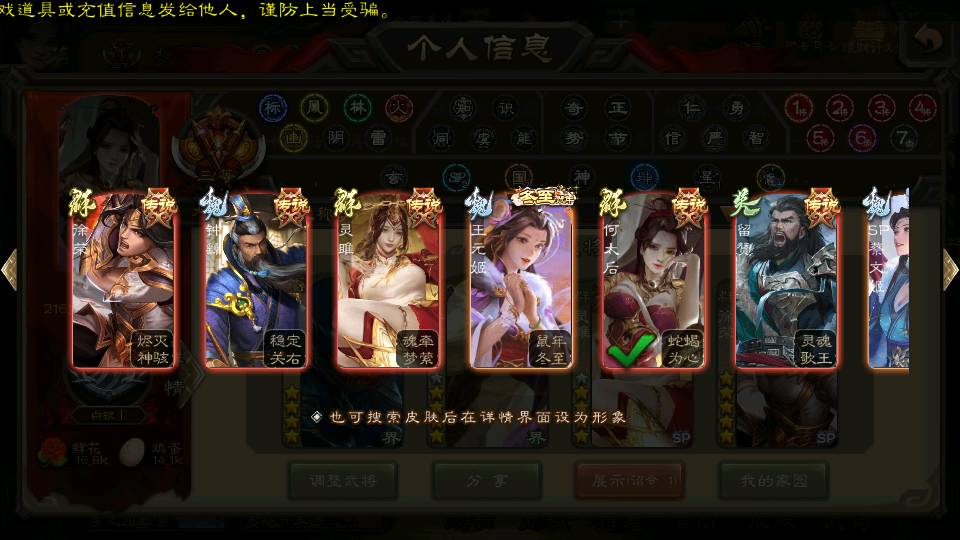Pick the 灵雎 魂牵梦萦 skin card
This screenshot has width=960, height=540.
[x=389, y=280]
